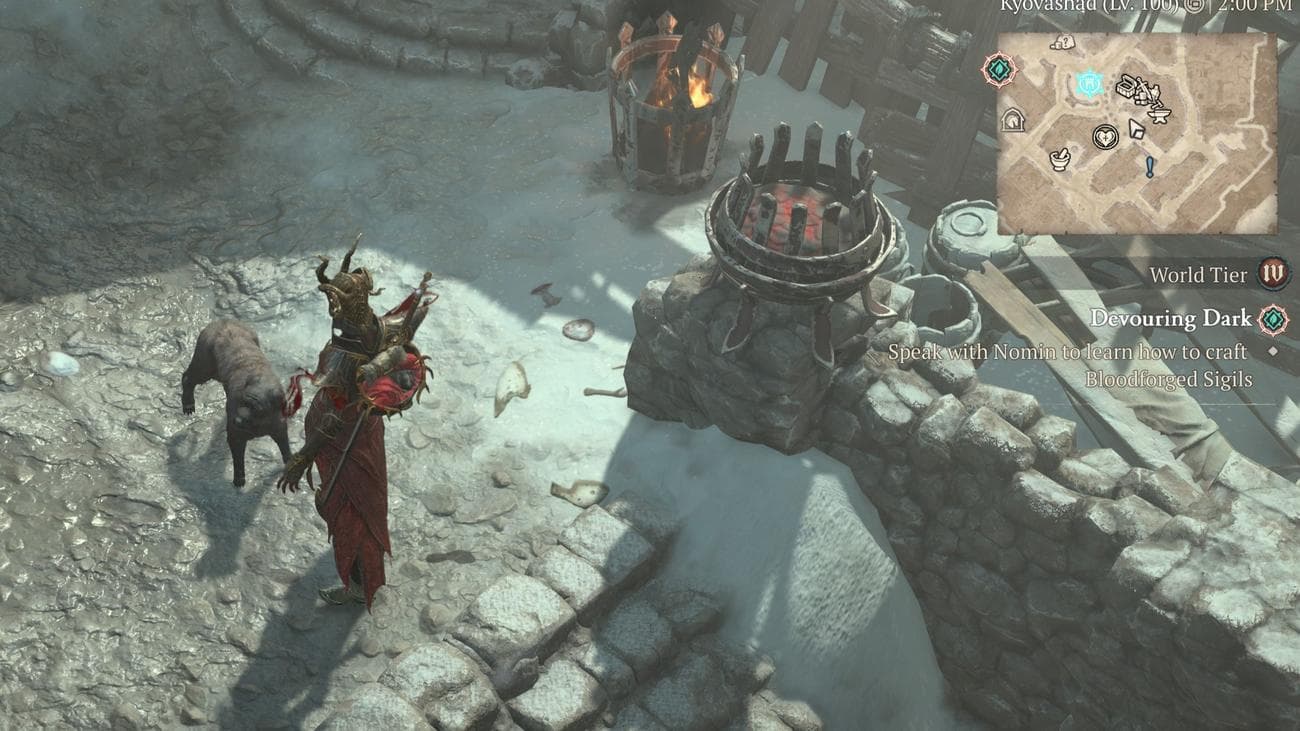Select the World Tier text label
Image resolution: width=1300 pixels, height=731 pixels.
click(x=1198, y=273)
